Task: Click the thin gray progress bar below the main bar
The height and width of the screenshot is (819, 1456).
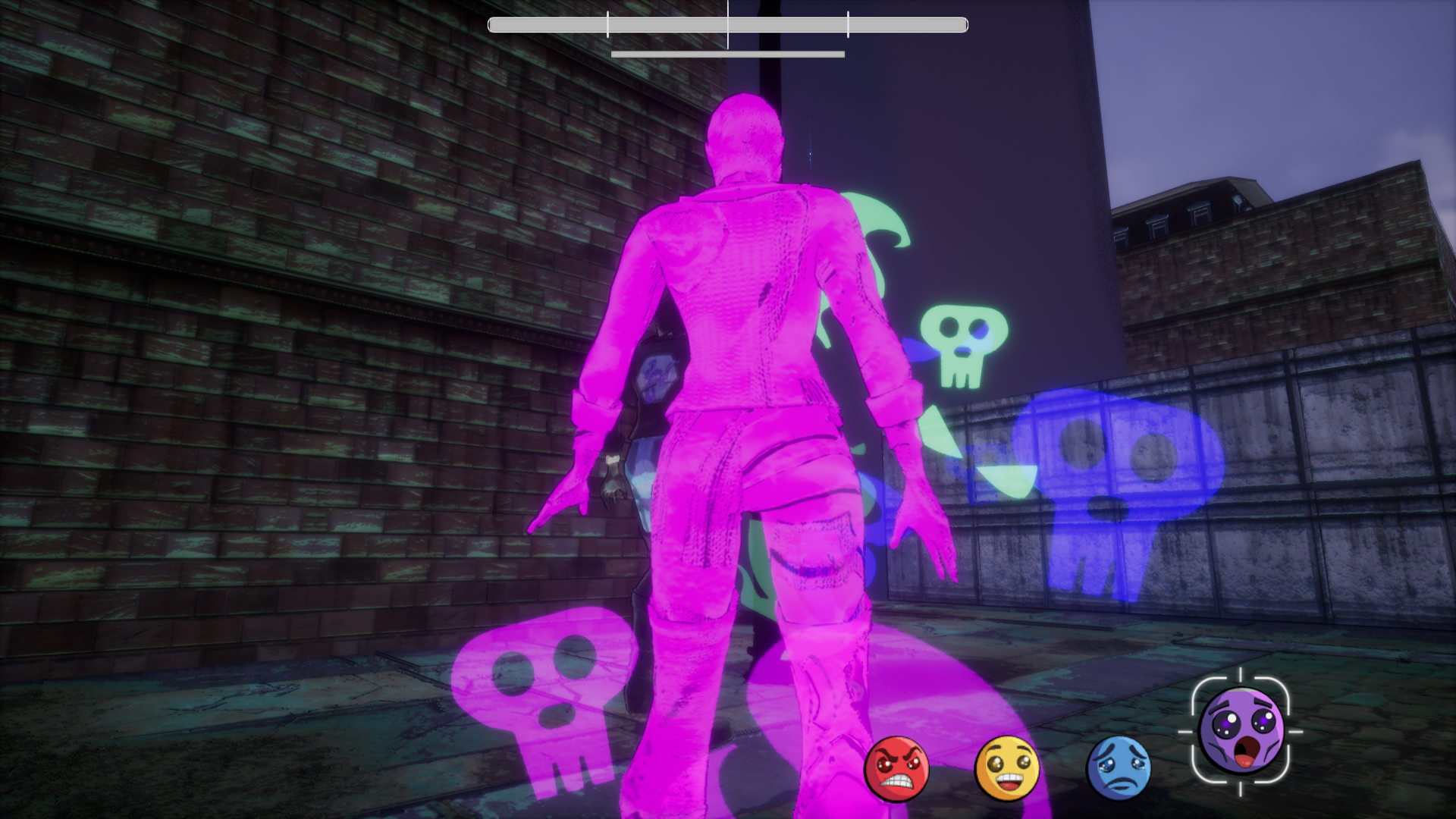Action: [728, 55]
